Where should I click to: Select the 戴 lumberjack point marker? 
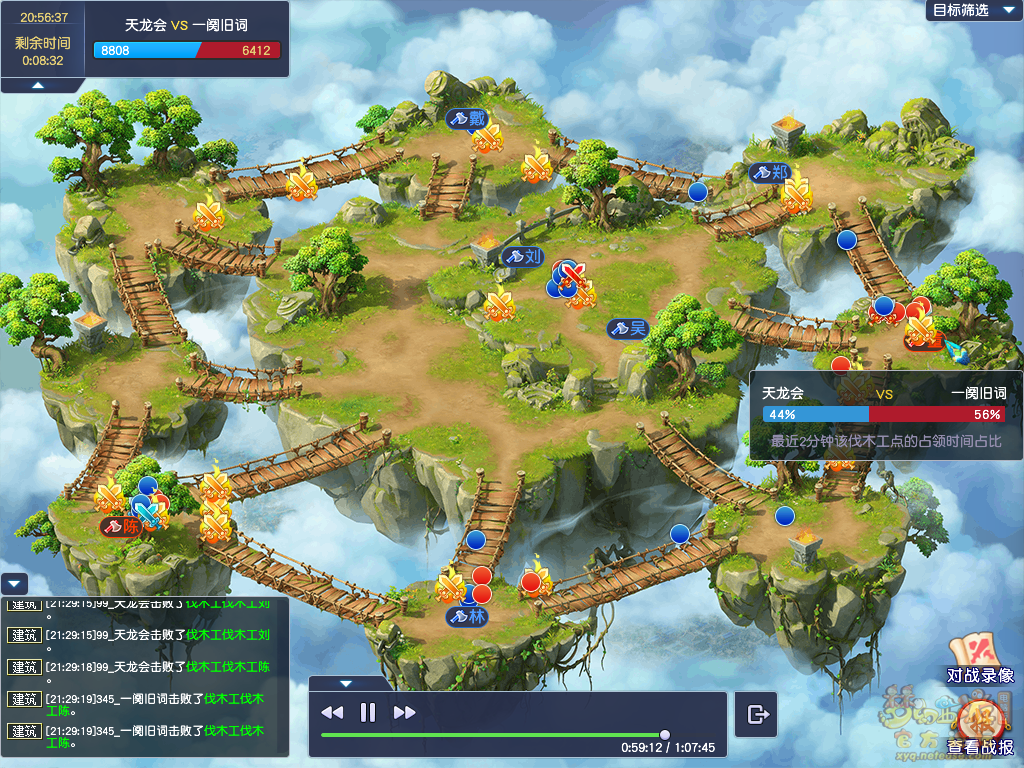[x=467, y=118]
